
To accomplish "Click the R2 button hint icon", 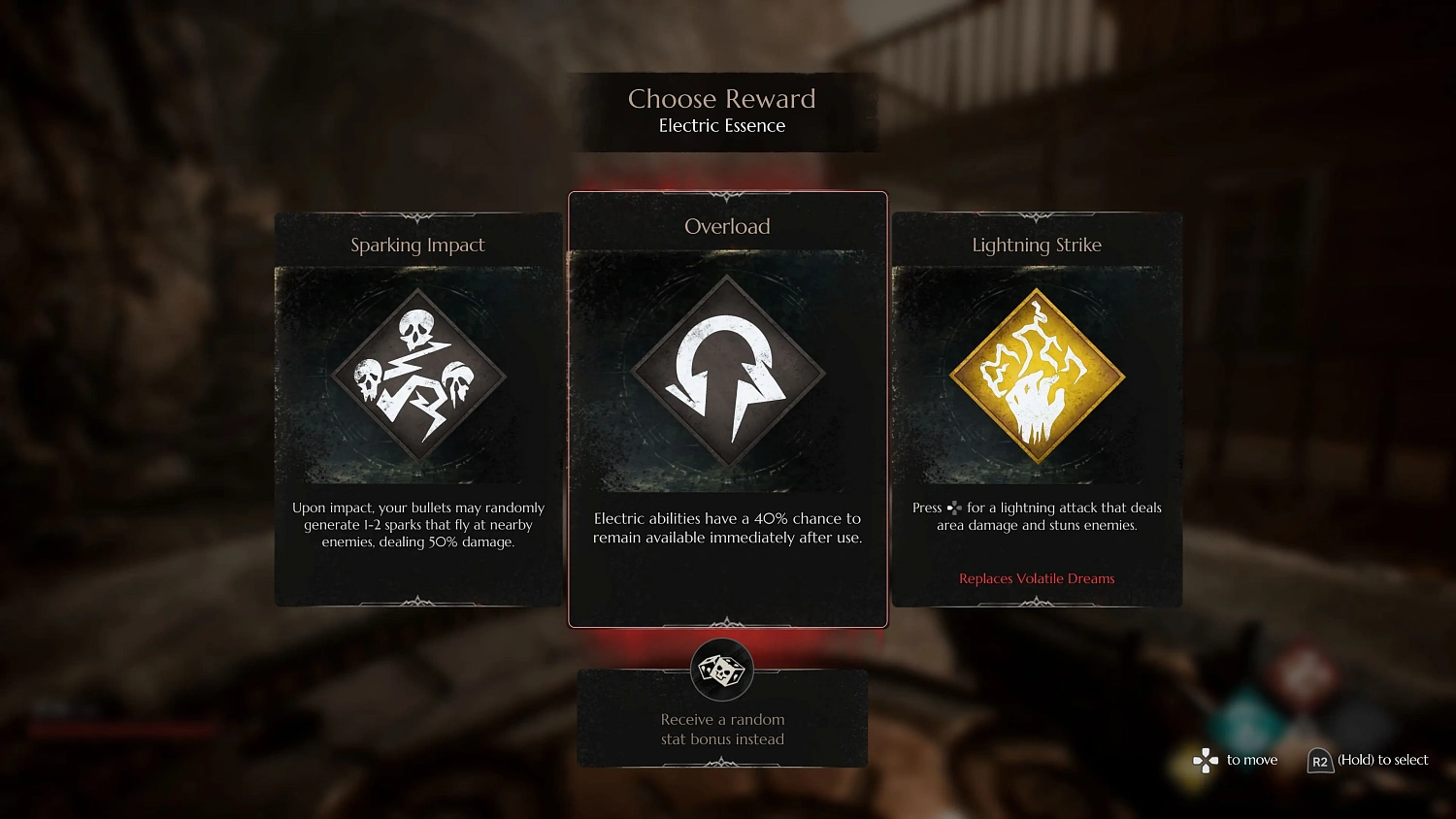I will [x=1320, y=762].
